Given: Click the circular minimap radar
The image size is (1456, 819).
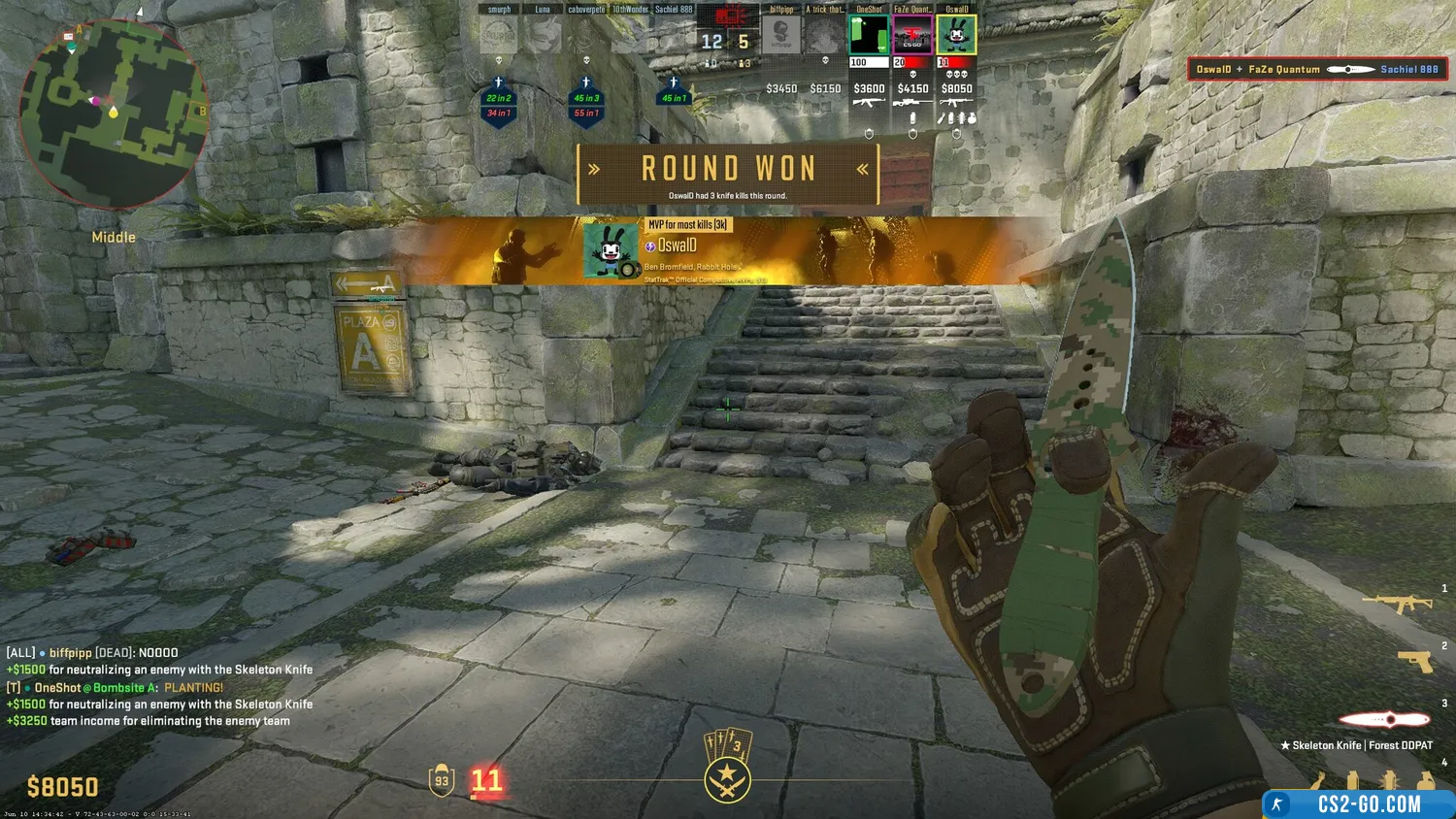Looking at the screenshot, I should point(114,115).
